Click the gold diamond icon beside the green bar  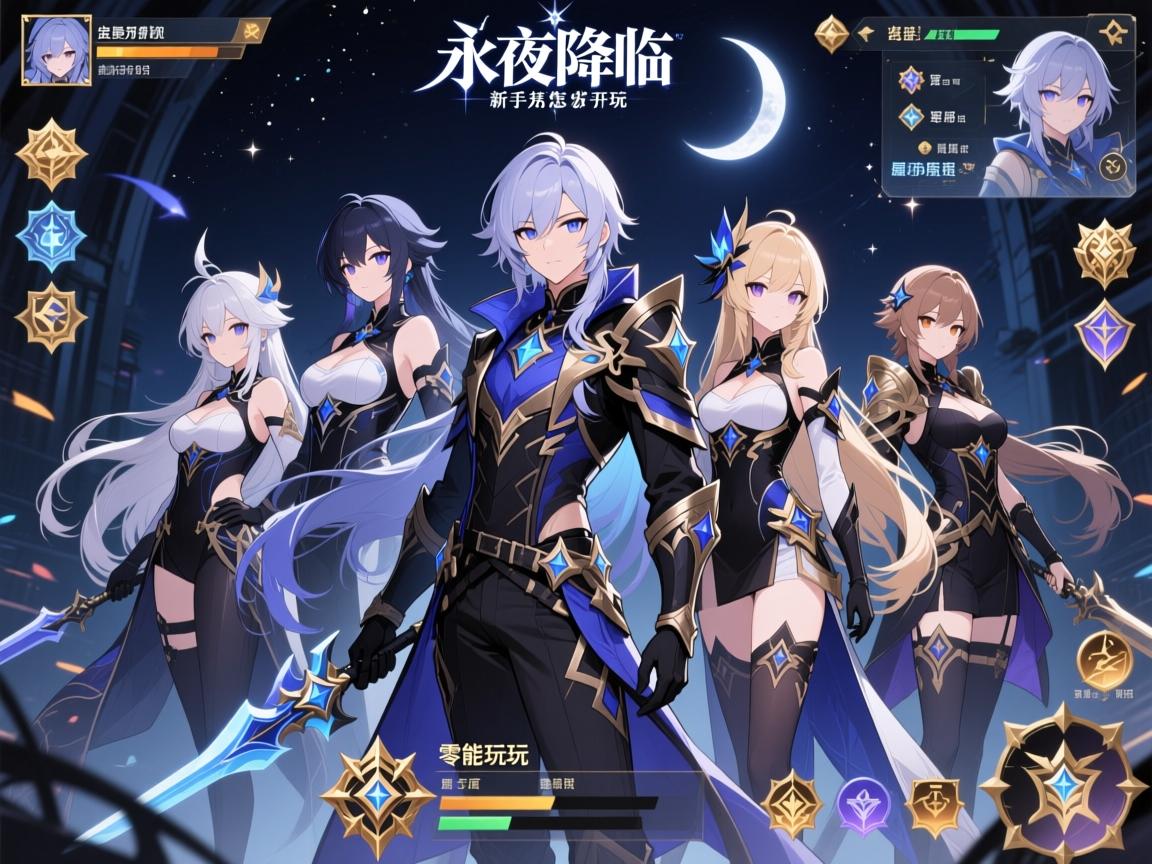[832, 34]
